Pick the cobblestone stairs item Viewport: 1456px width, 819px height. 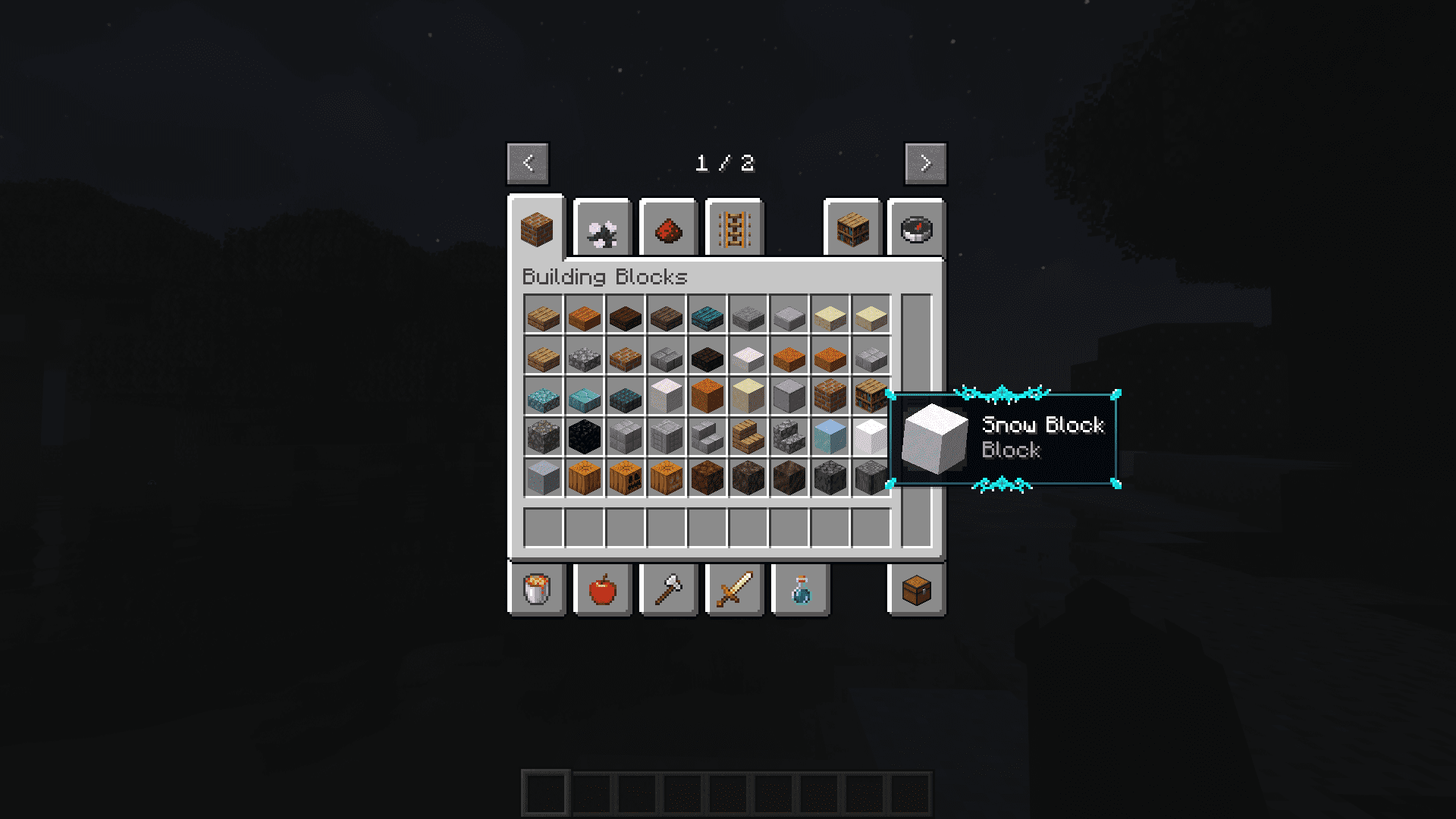click(x=789, y=438)
